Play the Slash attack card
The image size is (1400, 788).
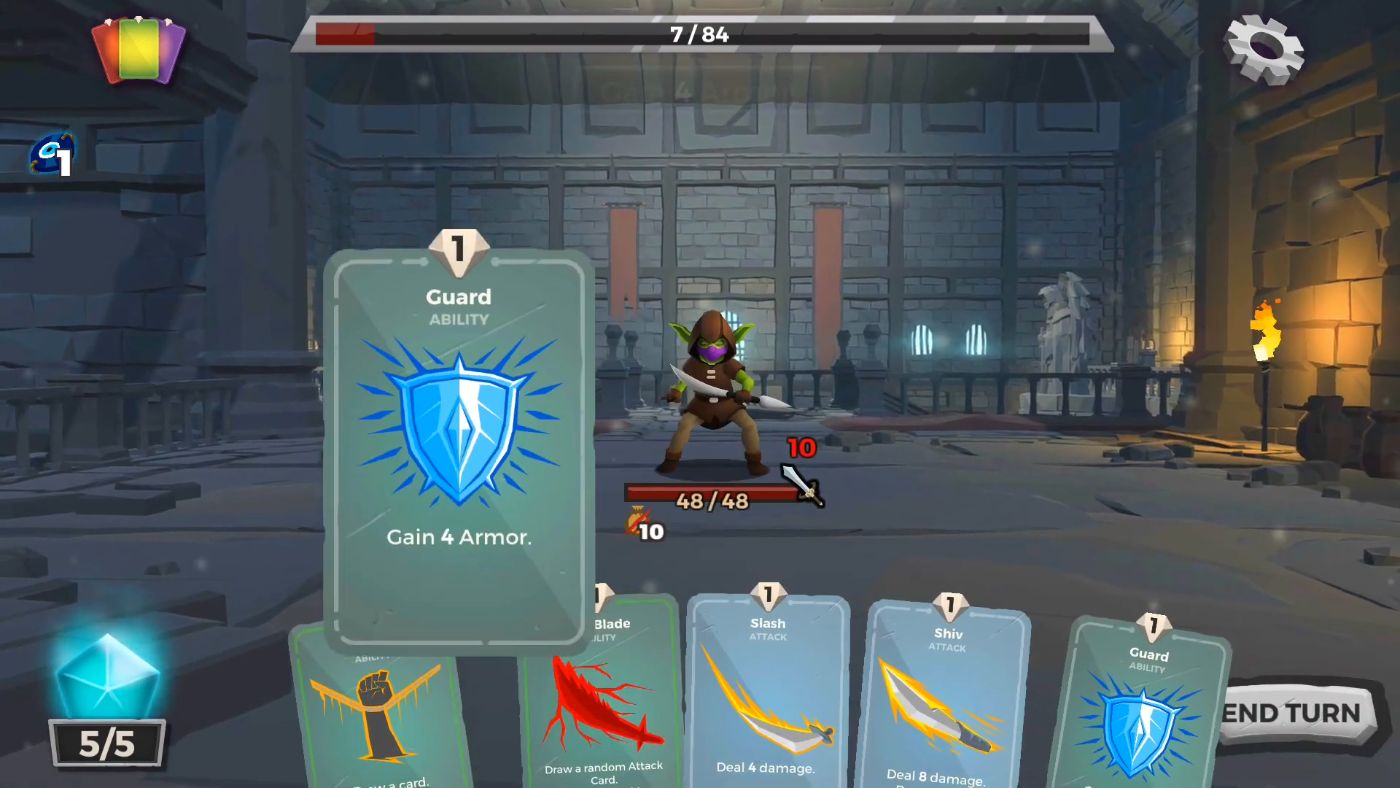768,690
